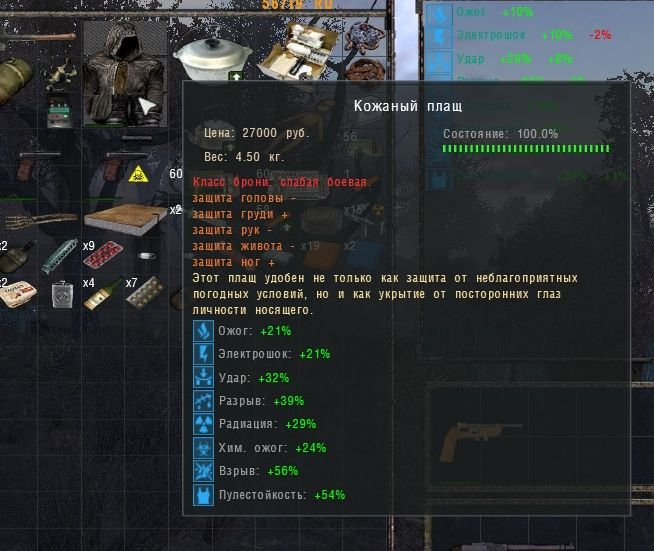The height and width of the screenshot is (551, 654).
Task: Select the bottle stack marked x4
Action: [x=102, y=294]
